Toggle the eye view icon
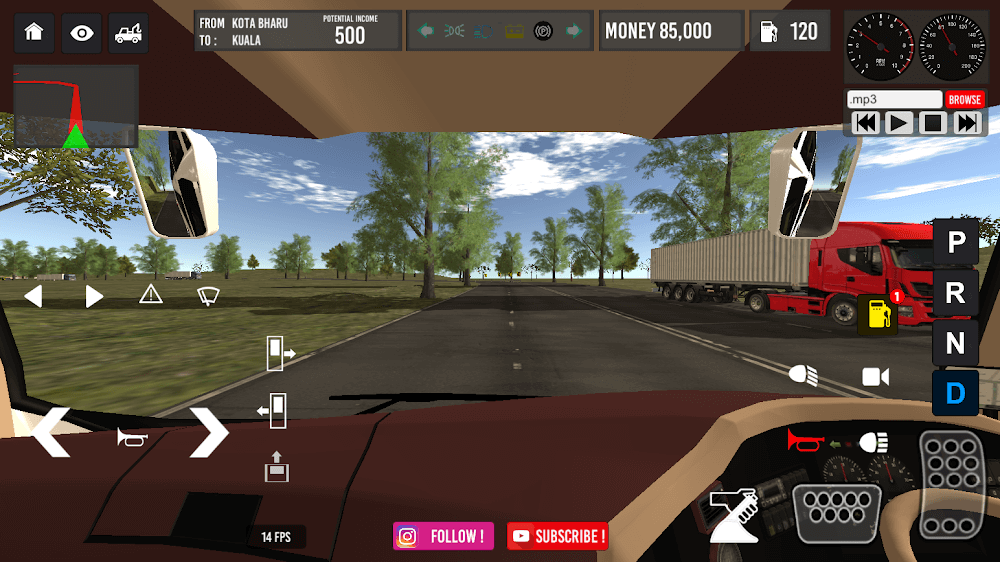 [x=81, y=32]
